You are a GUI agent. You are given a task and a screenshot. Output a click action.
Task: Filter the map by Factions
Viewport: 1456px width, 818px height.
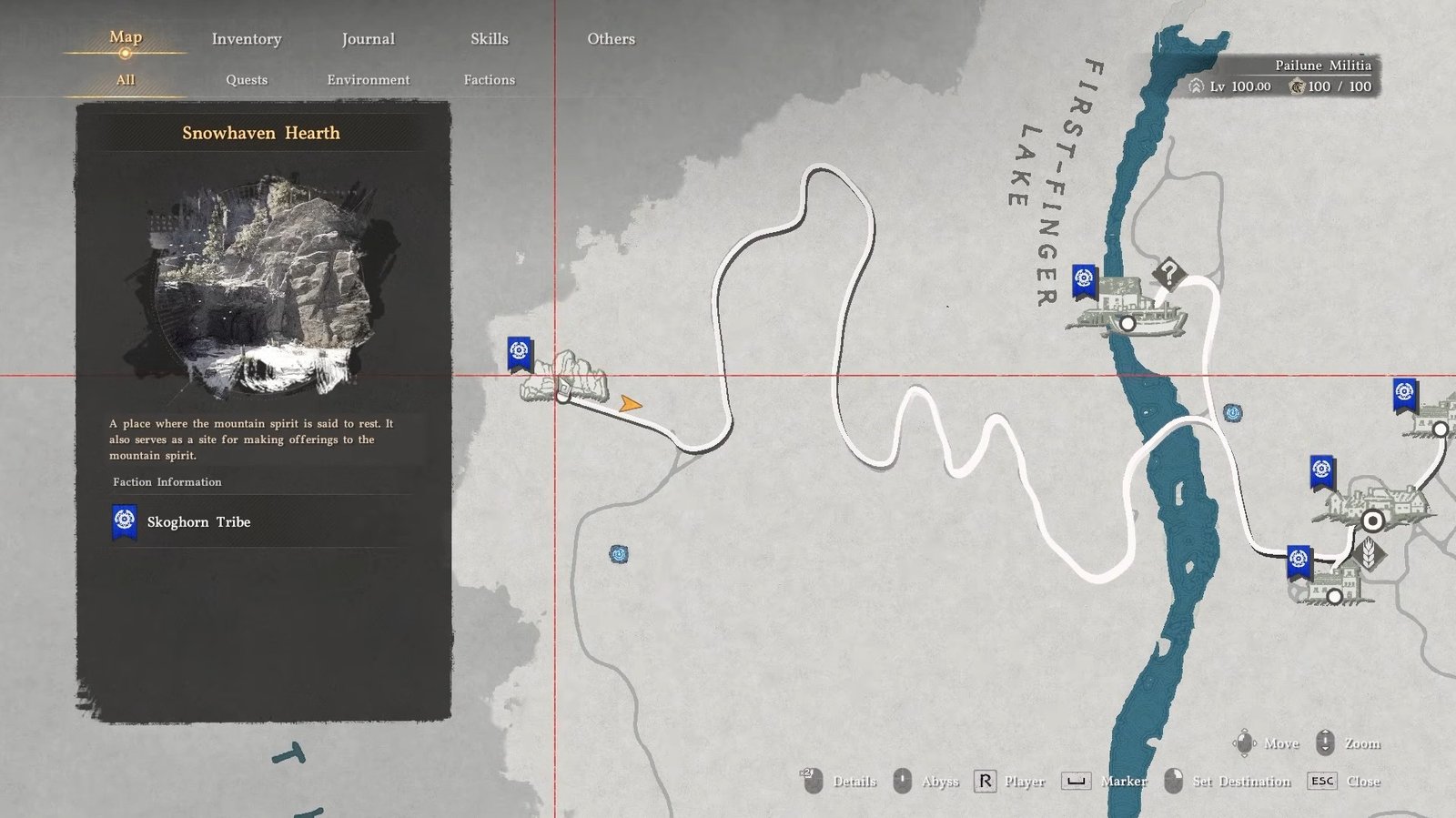click(490, 80)
